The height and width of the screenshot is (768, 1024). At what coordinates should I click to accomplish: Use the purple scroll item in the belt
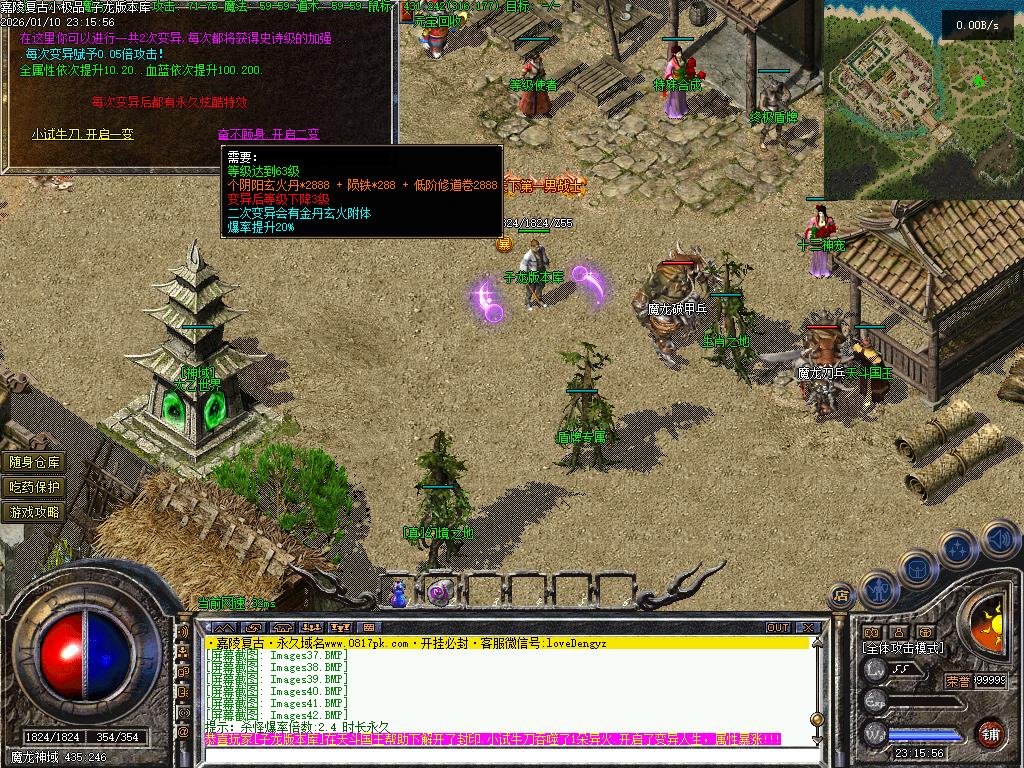tap(437, 593)
